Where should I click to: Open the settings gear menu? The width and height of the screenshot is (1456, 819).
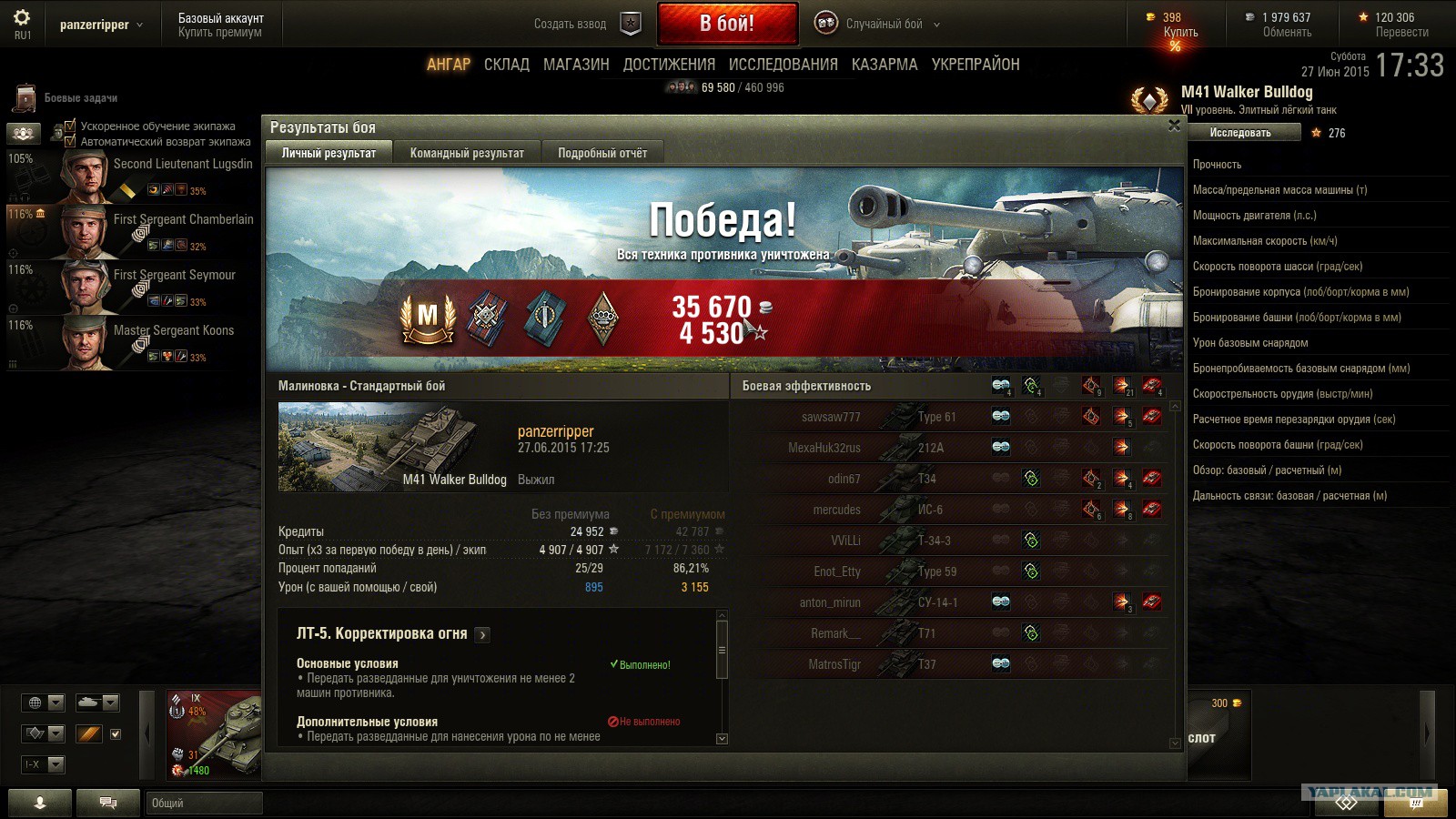(x=22, y=18)
